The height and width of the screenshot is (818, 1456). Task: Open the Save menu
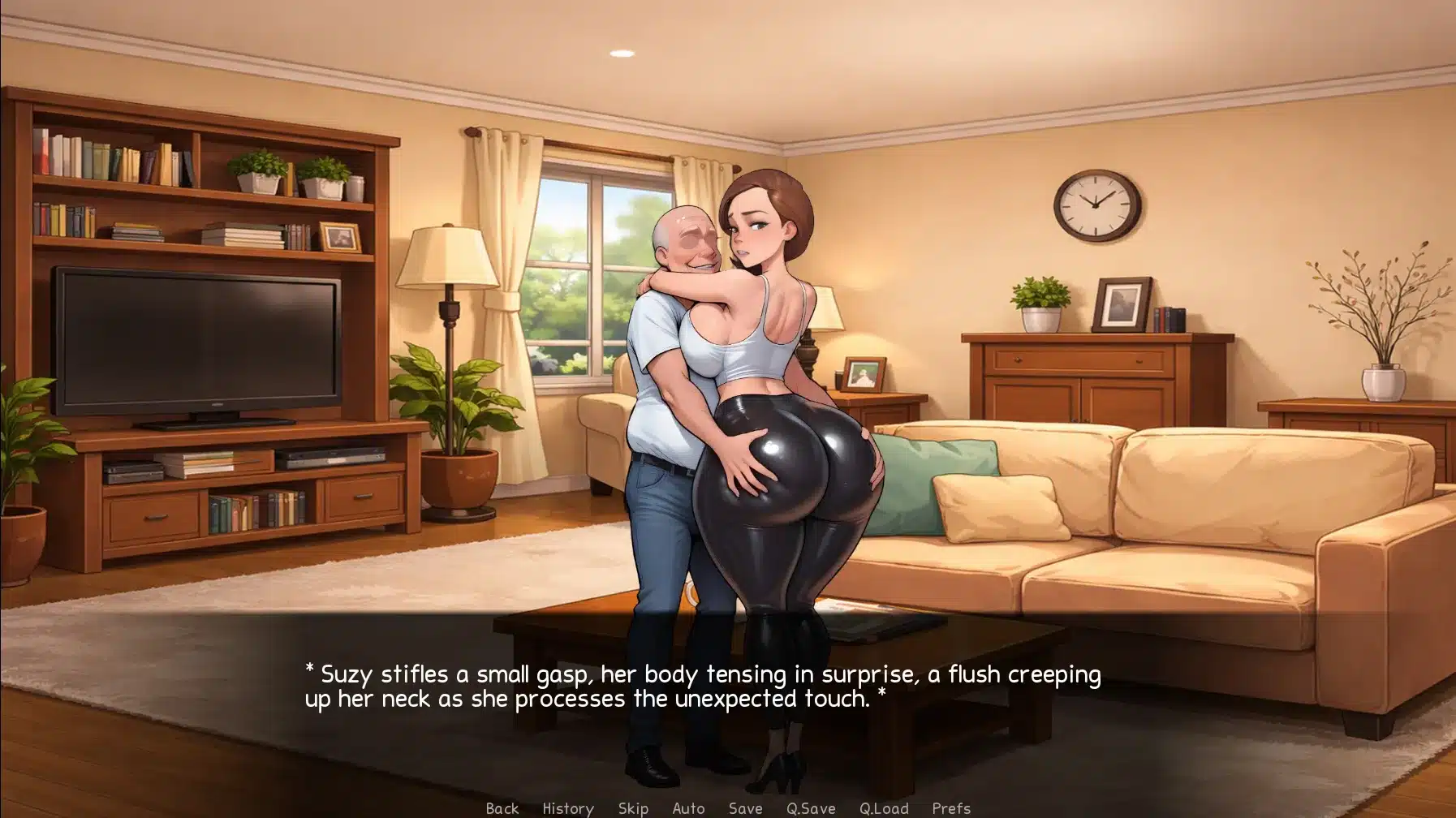coord(745,808)
